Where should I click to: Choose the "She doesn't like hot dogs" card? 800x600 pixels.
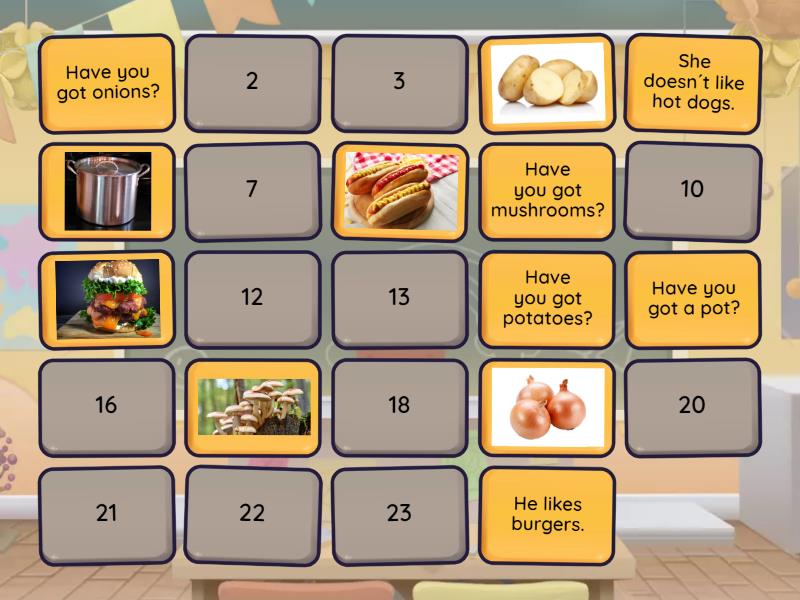pyautogui.click(x=692, y=83)
